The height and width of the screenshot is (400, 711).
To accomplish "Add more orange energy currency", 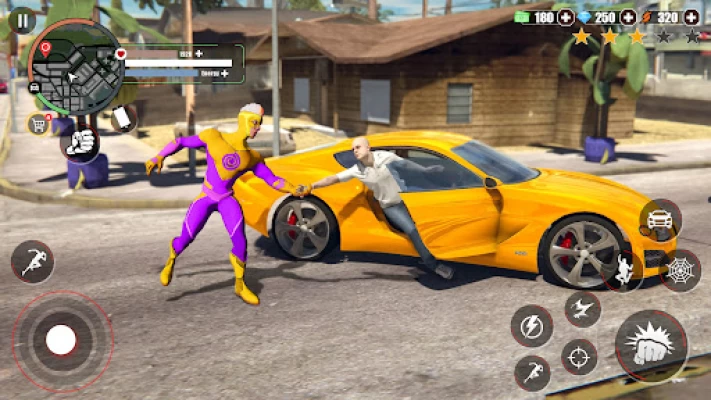I will (x=691, y=17).
